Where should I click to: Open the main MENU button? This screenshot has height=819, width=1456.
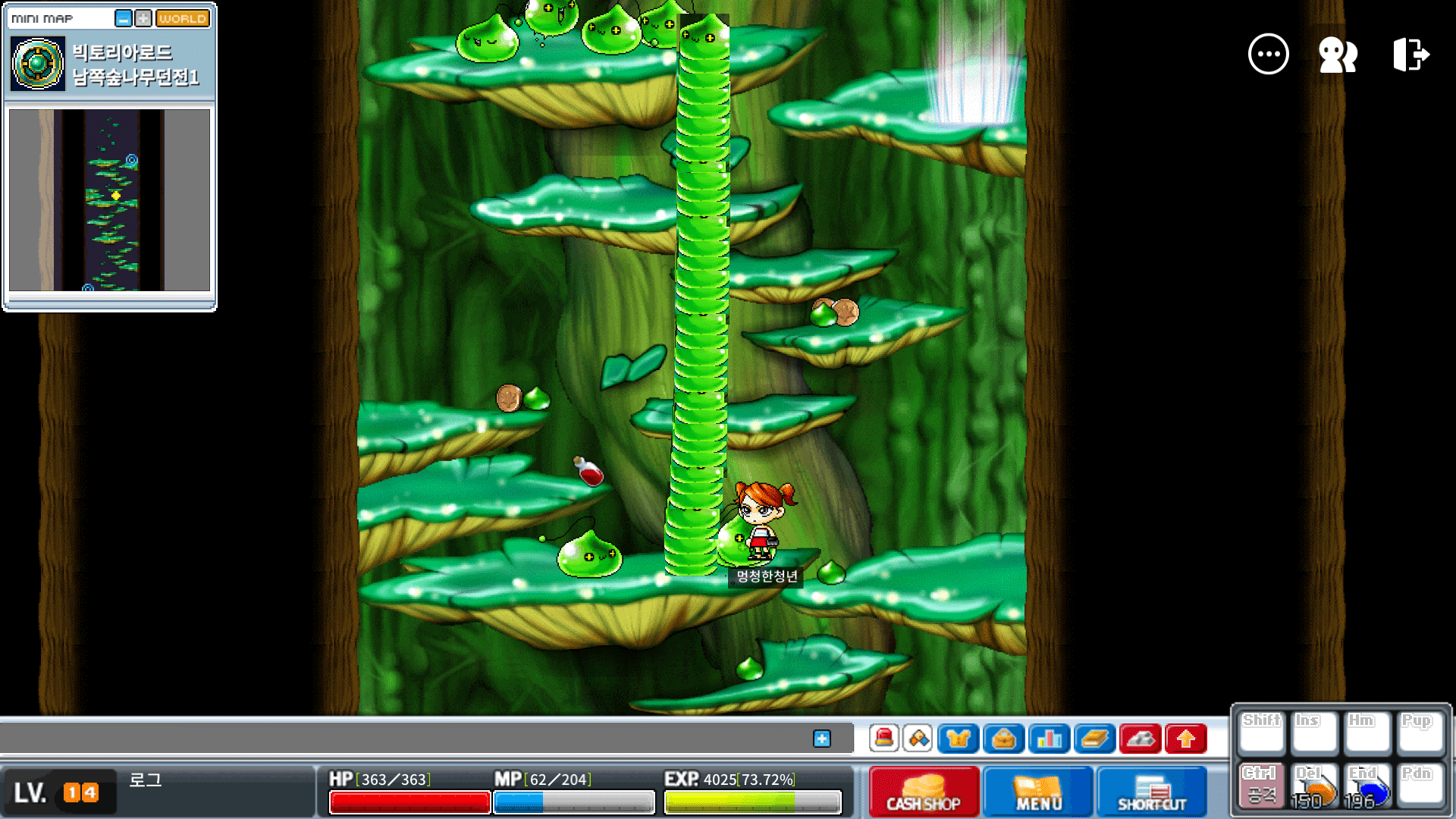tap(1039, 792)
